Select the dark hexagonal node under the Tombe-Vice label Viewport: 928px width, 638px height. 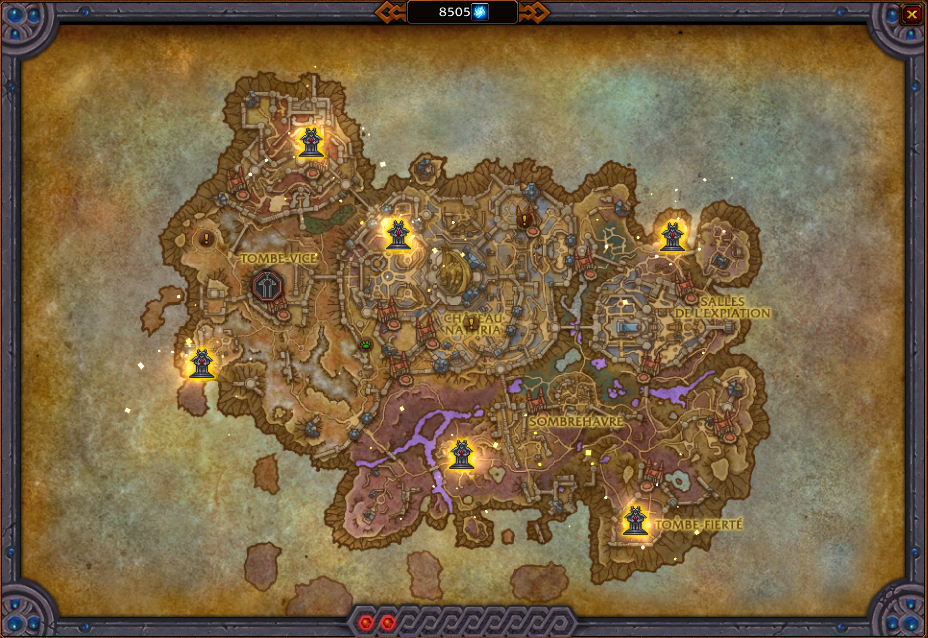coord(268,287)
